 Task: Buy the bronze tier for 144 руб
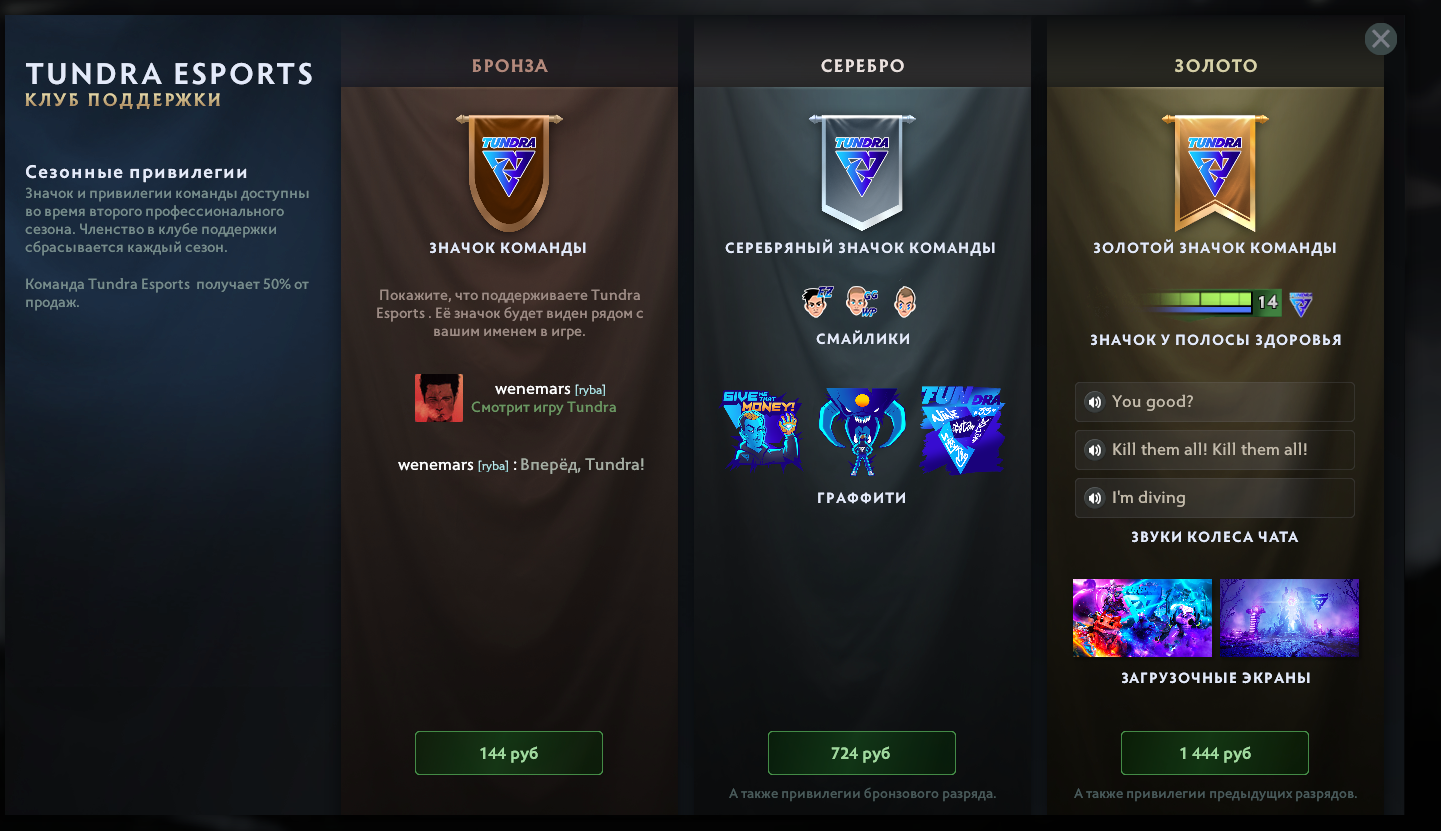(x=508, y=753)
